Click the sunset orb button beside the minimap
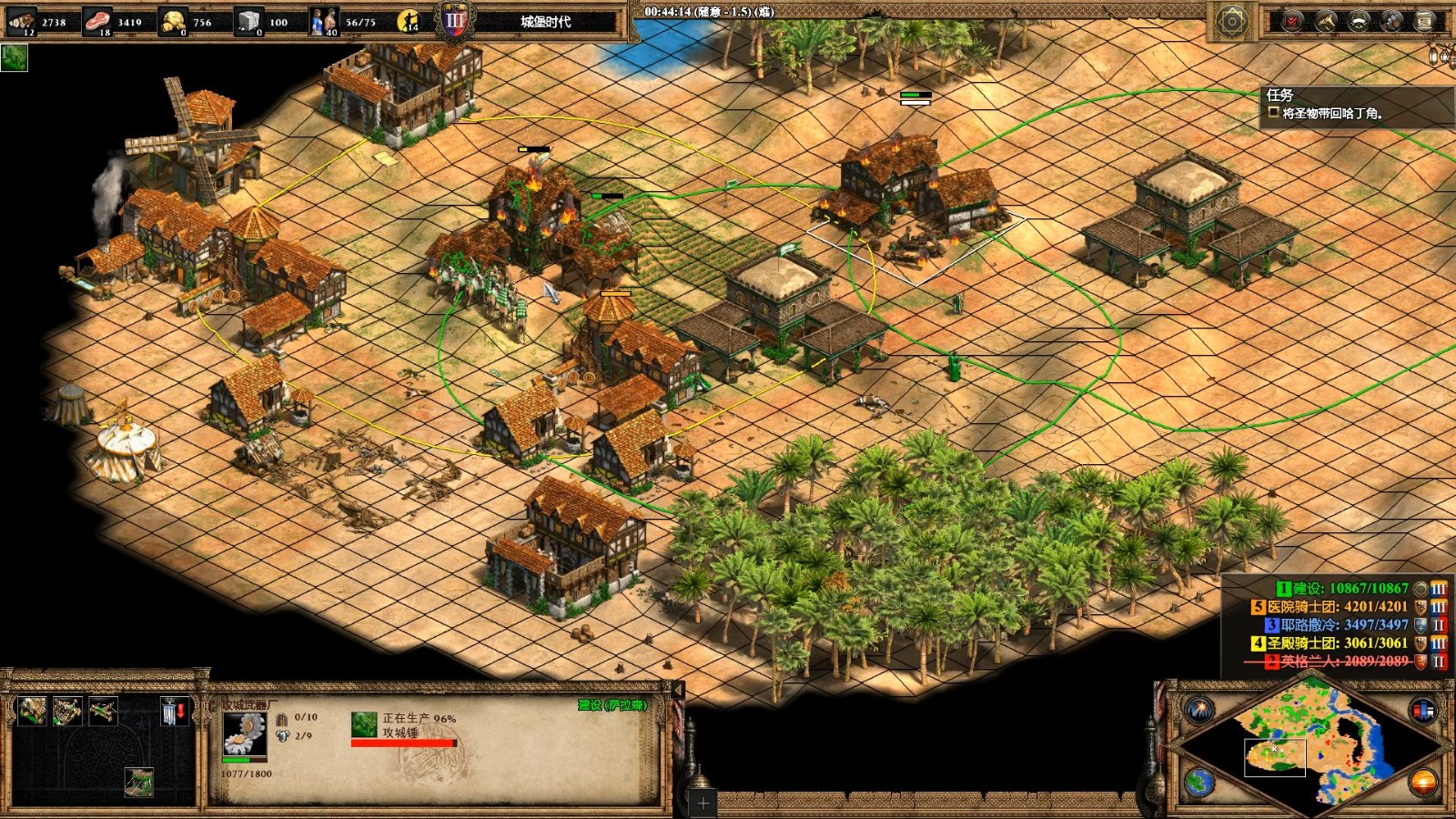The image size is (1456, 819). 1422,781
